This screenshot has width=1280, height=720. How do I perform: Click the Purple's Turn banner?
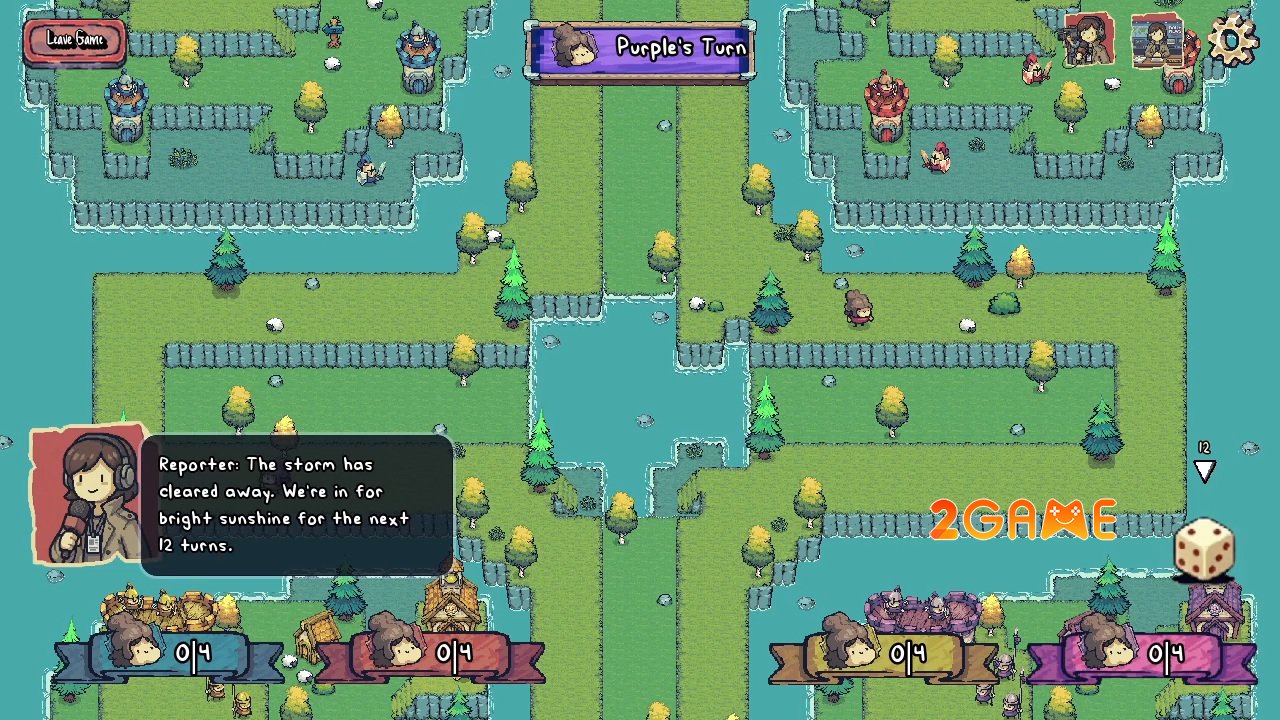(x=640, y=49)
